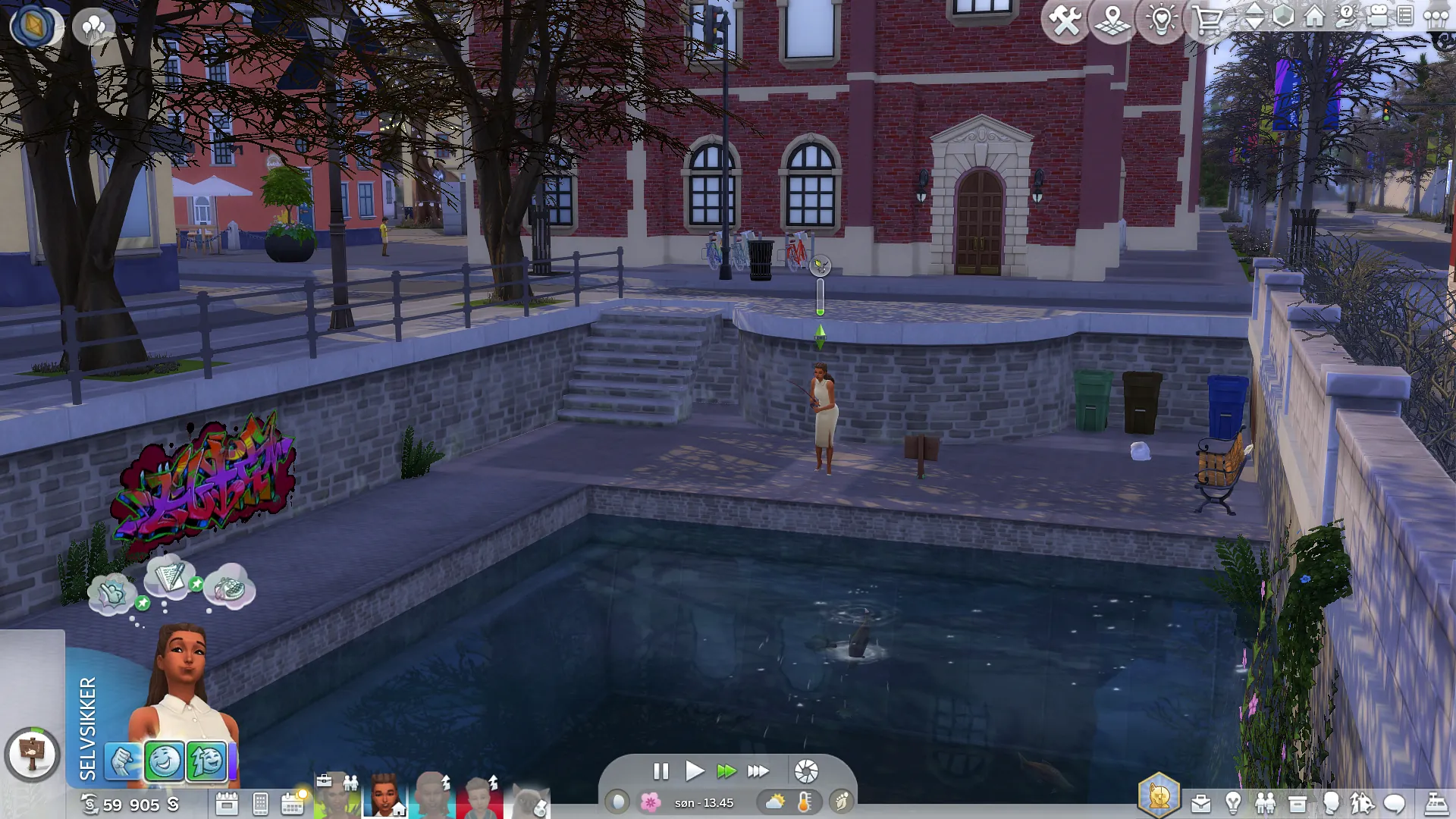Pause the game
The width and height of the screenshot is (1456, 819).
(x=661, y=771)
